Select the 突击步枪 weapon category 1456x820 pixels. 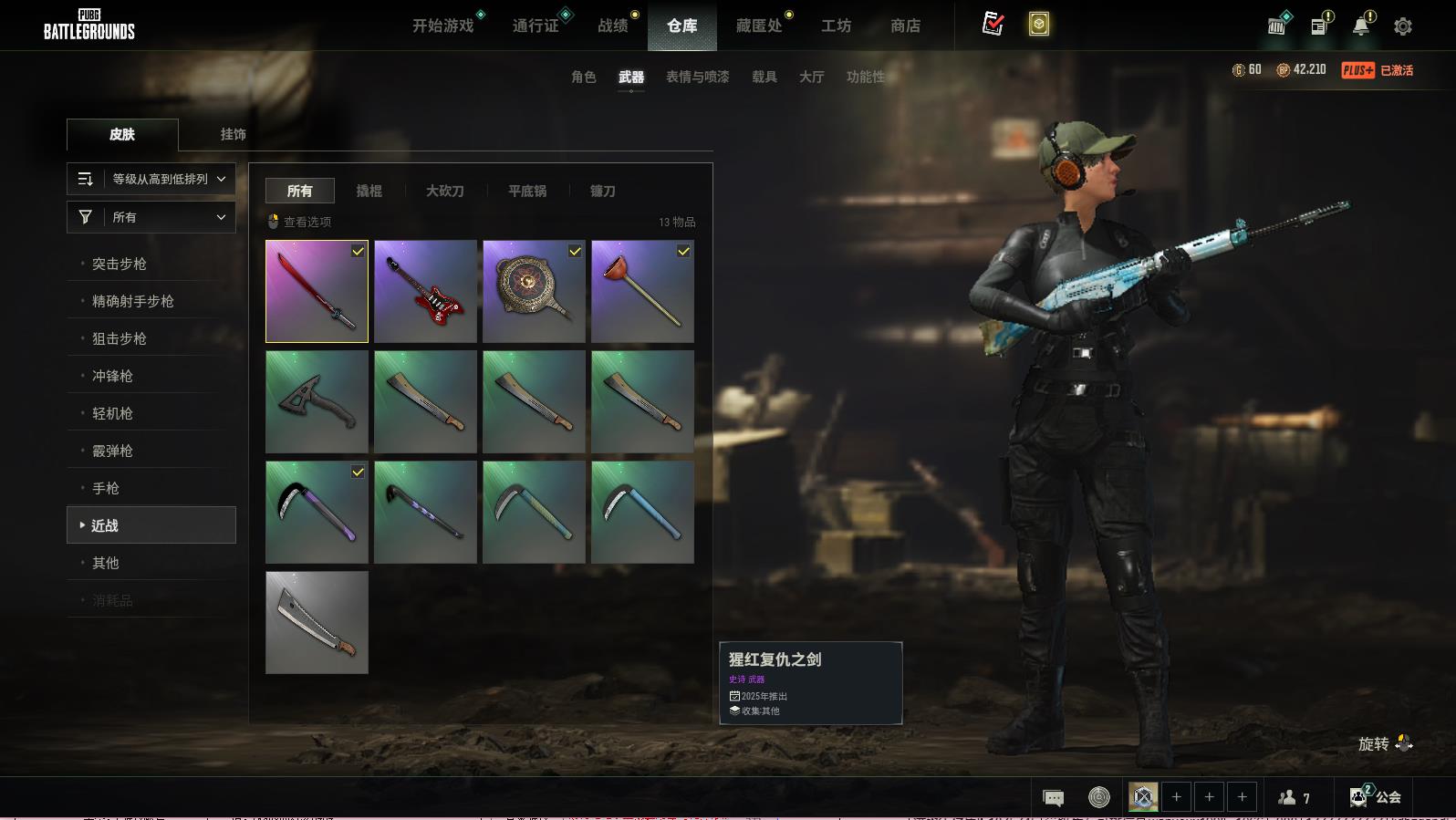pos(120,264)
